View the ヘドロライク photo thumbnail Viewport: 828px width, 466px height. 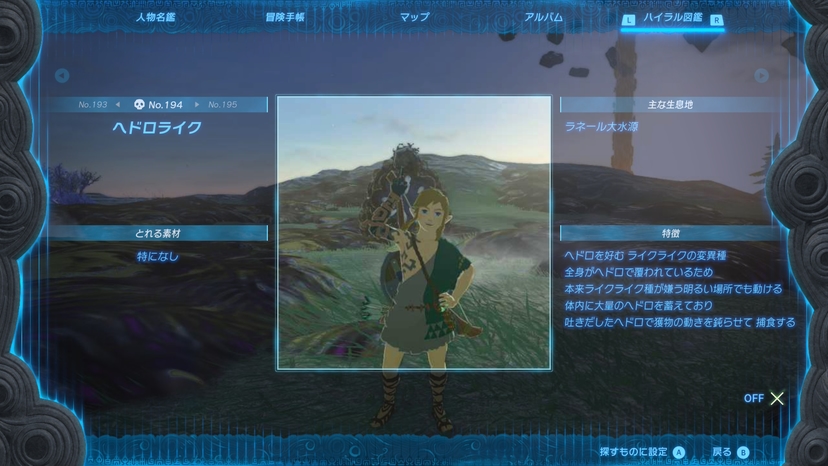click(413, 232)
